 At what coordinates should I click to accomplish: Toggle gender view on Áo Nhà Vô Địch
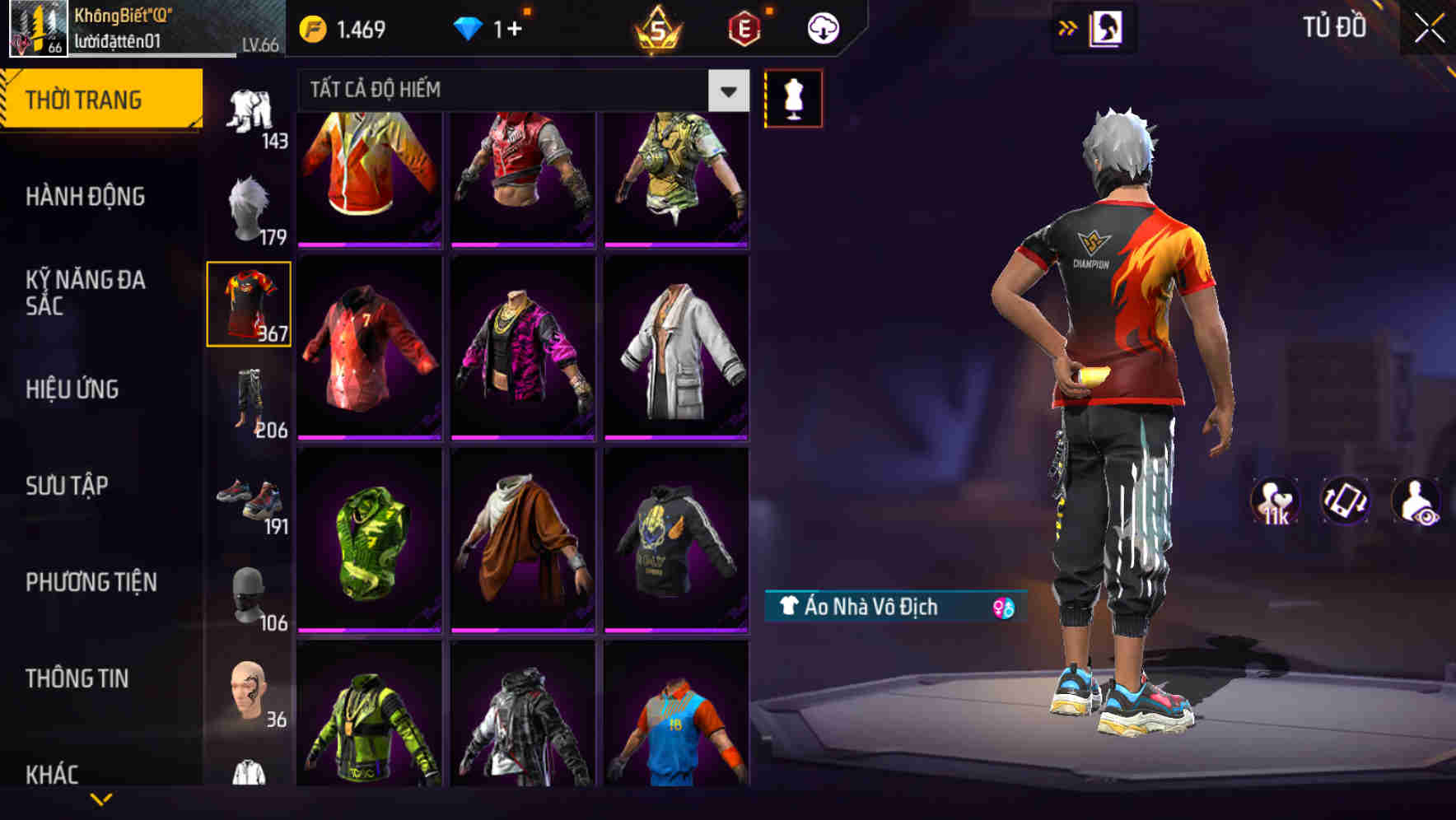[x=1001, y=606]
